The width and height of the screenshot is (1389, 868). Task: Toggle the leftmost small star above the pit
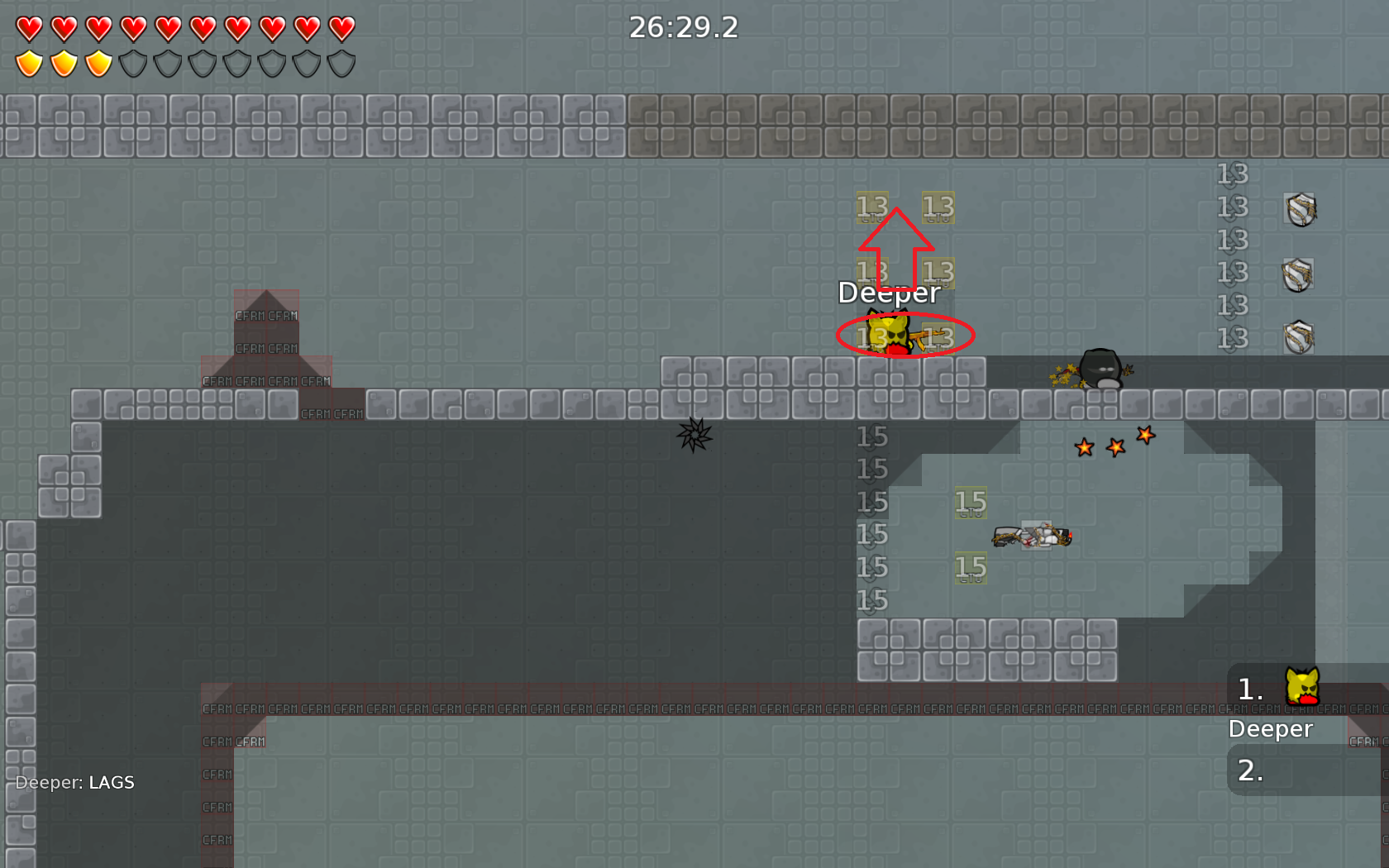coord(1086,447)
